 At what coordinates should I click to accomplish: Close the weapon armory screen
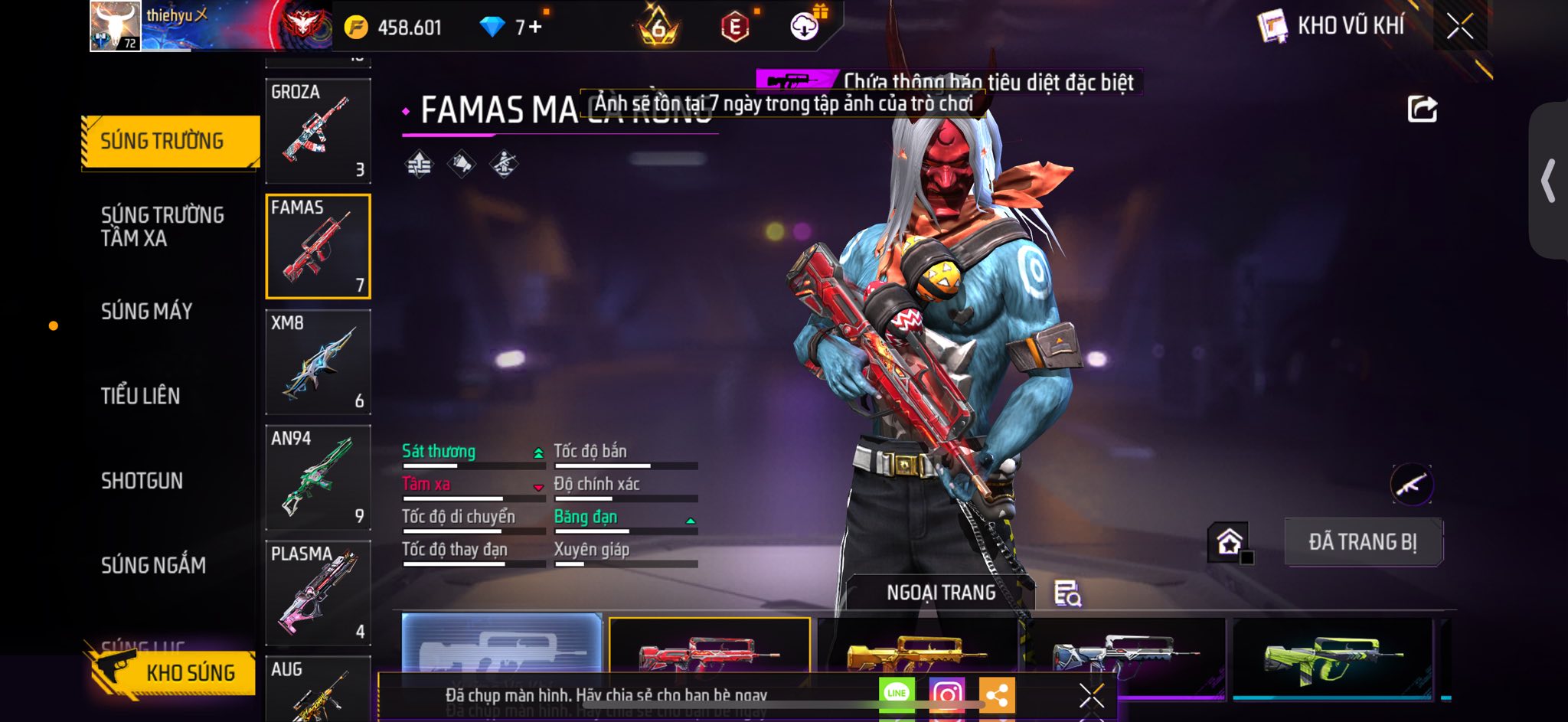(1459, 27)
